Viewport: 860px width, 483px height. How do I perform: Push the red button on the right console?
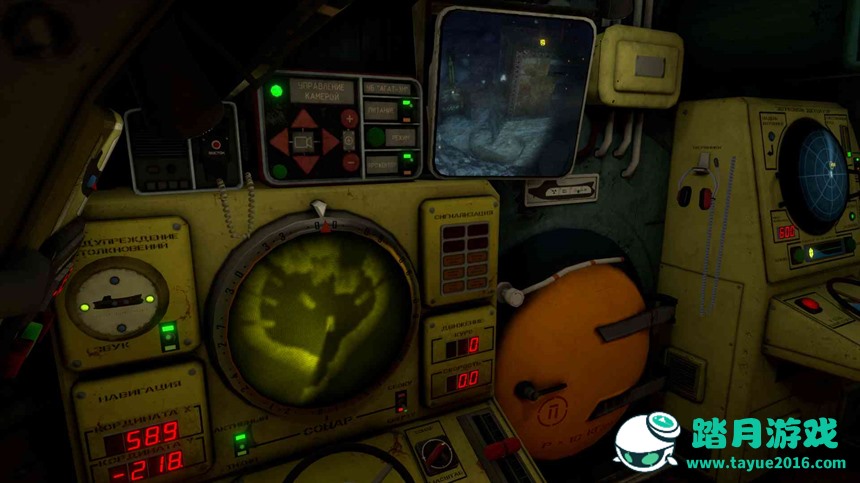pyautogui.click(x=808, y=303)
